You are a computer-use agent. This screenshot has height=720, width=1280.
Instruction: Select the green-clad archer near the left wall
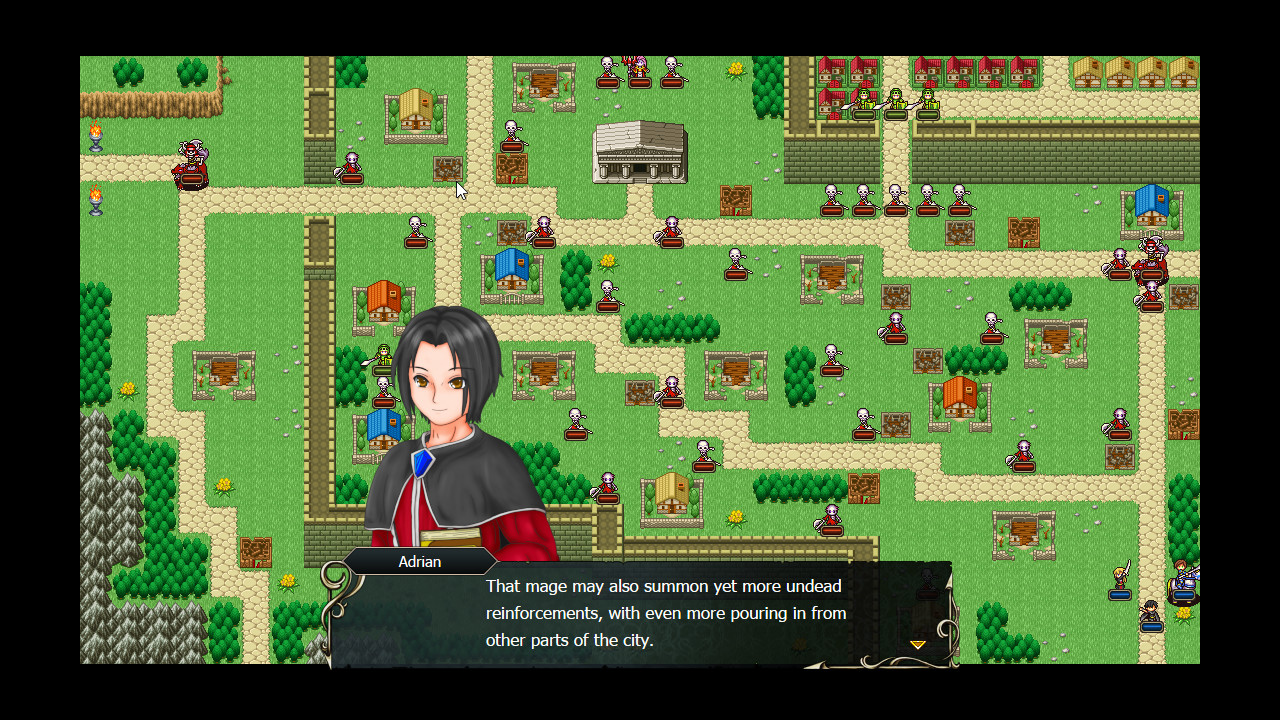[x=383, y=355]
